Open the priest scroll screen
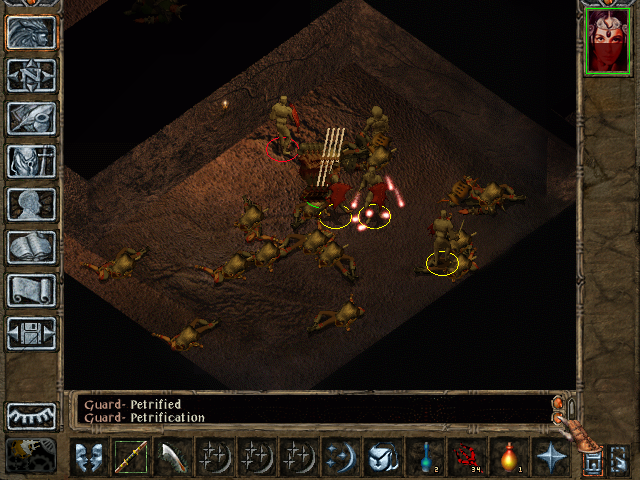Image resolution: width=640 pixels, height=480 pixels. (31, 290)
